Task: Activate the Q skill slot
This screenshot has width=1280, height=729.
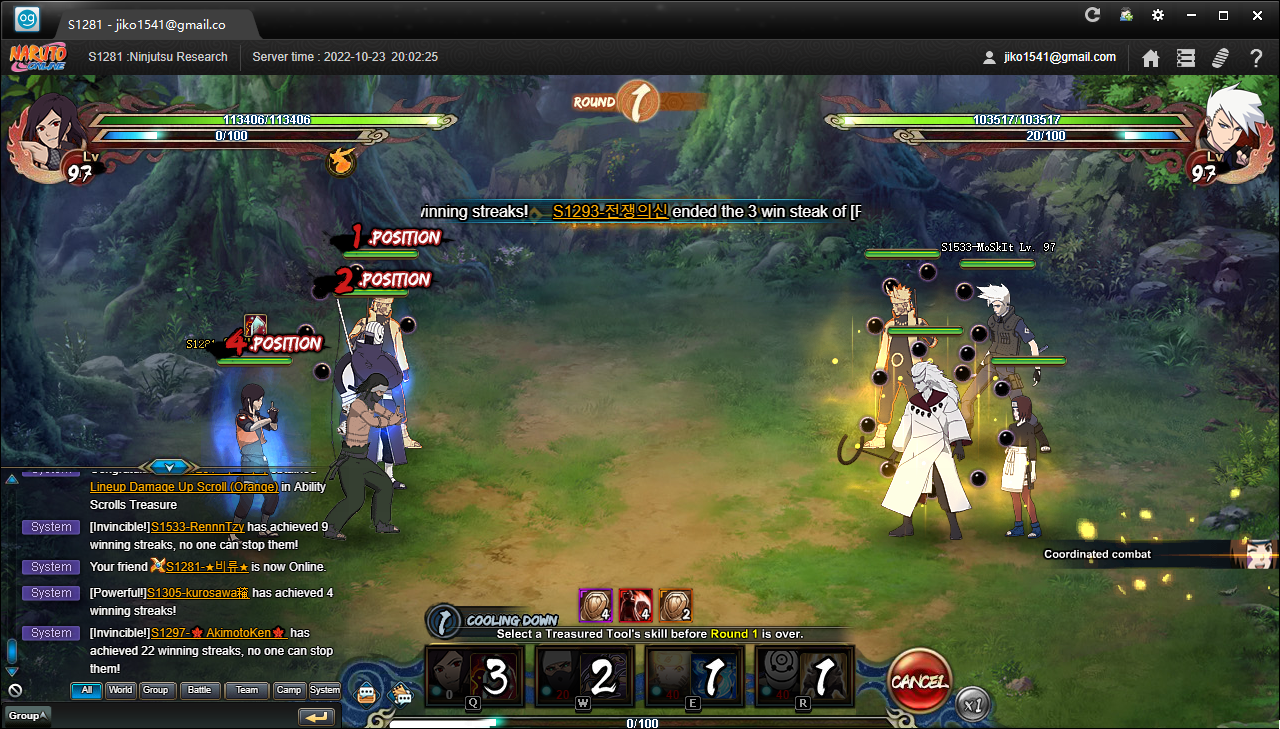Action: tap(474, 677)
